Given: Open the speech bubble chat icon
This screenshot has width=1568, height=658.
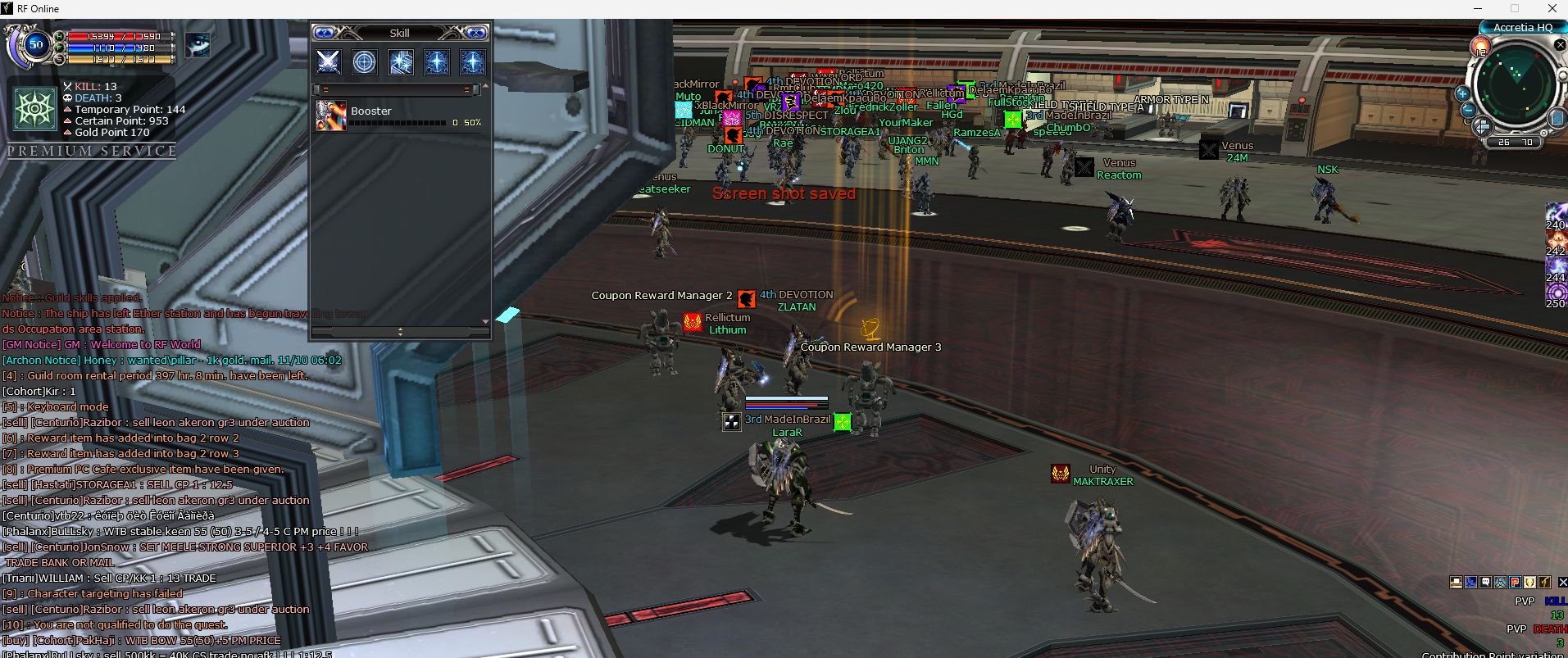Looking at the screenshot, I should (x=1486, y=582).
